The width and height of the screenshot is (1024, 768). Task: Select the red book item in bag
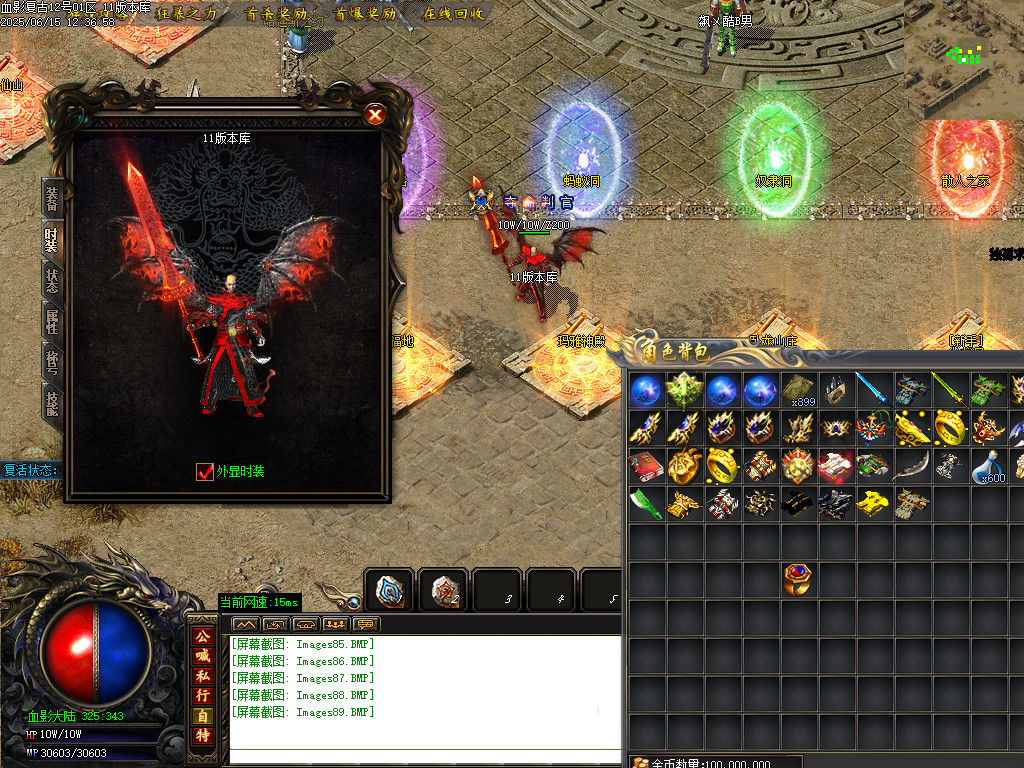point(645,466)
